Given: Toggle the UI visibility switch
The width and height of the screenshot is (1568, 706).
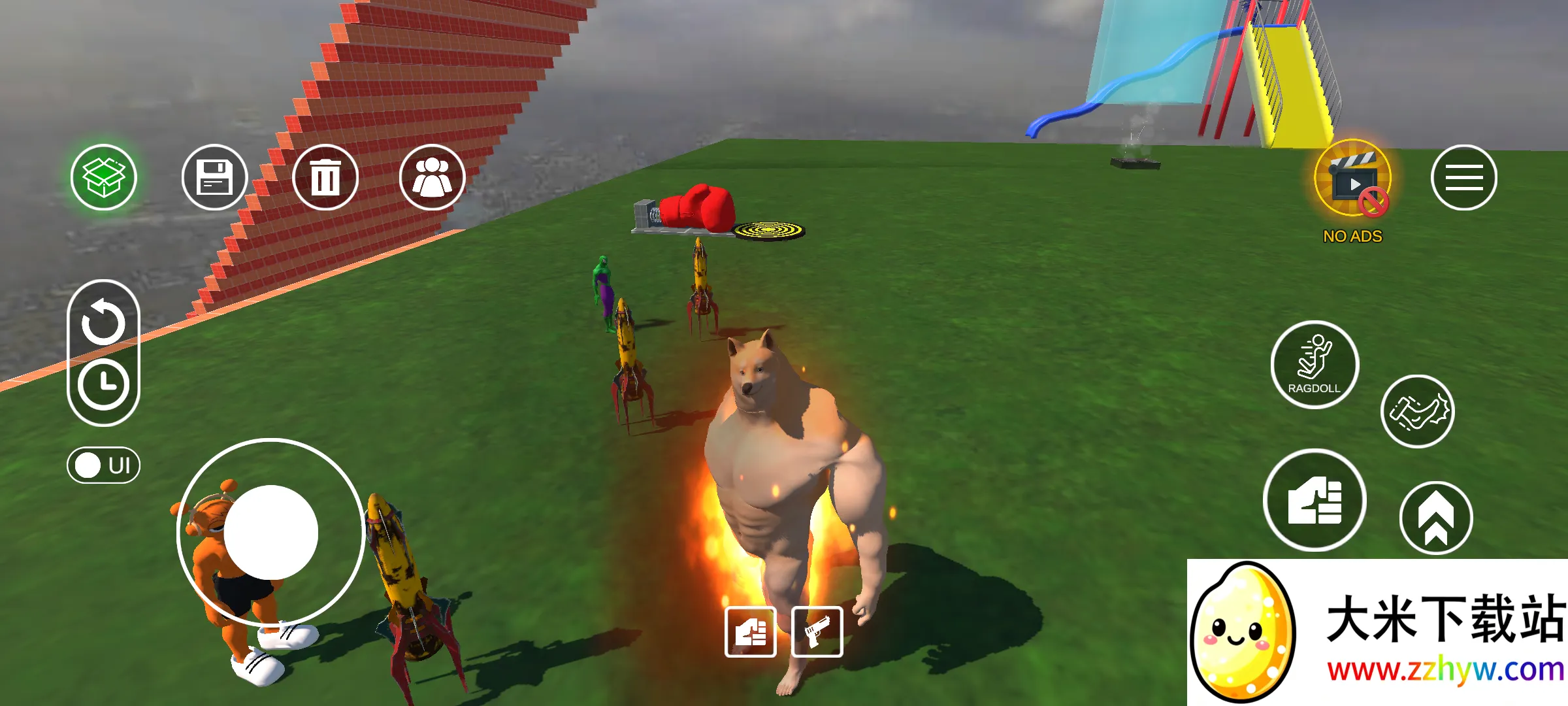Looking at the screenshot, I should [x=103, y=465].
